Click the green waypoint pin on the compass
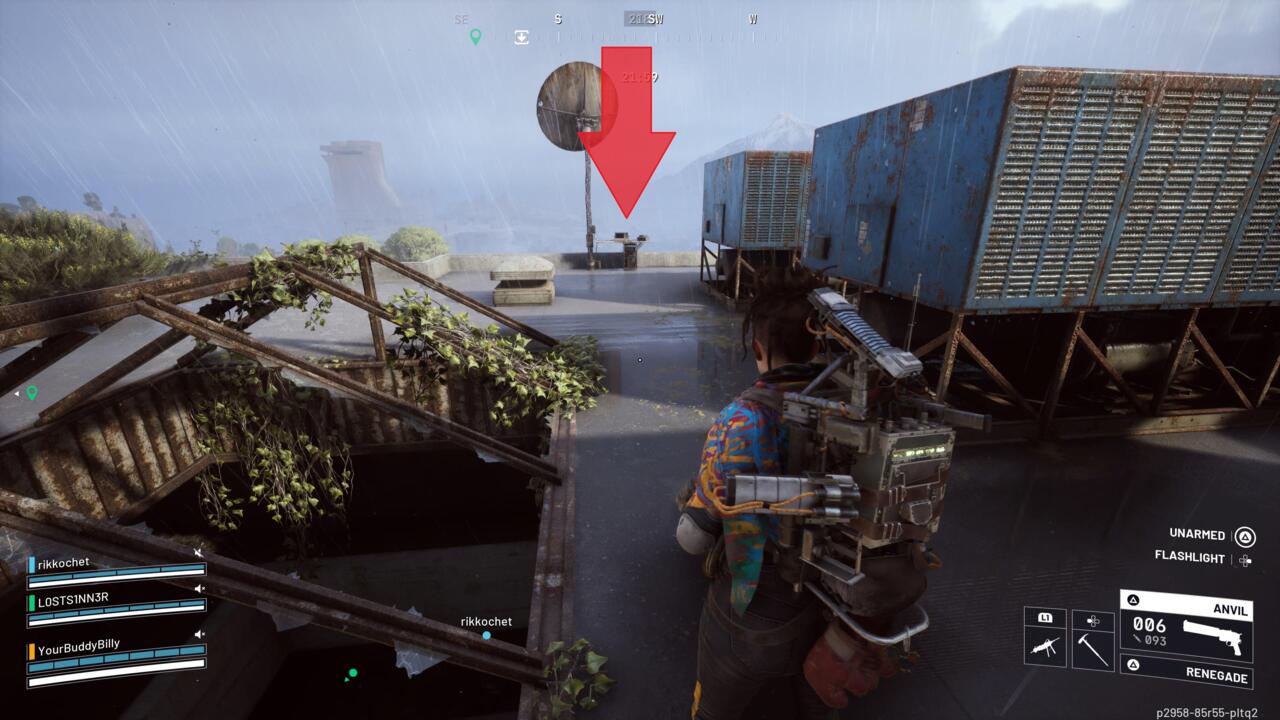Screen dimensions: 1280x720 [x=475, y=37]
